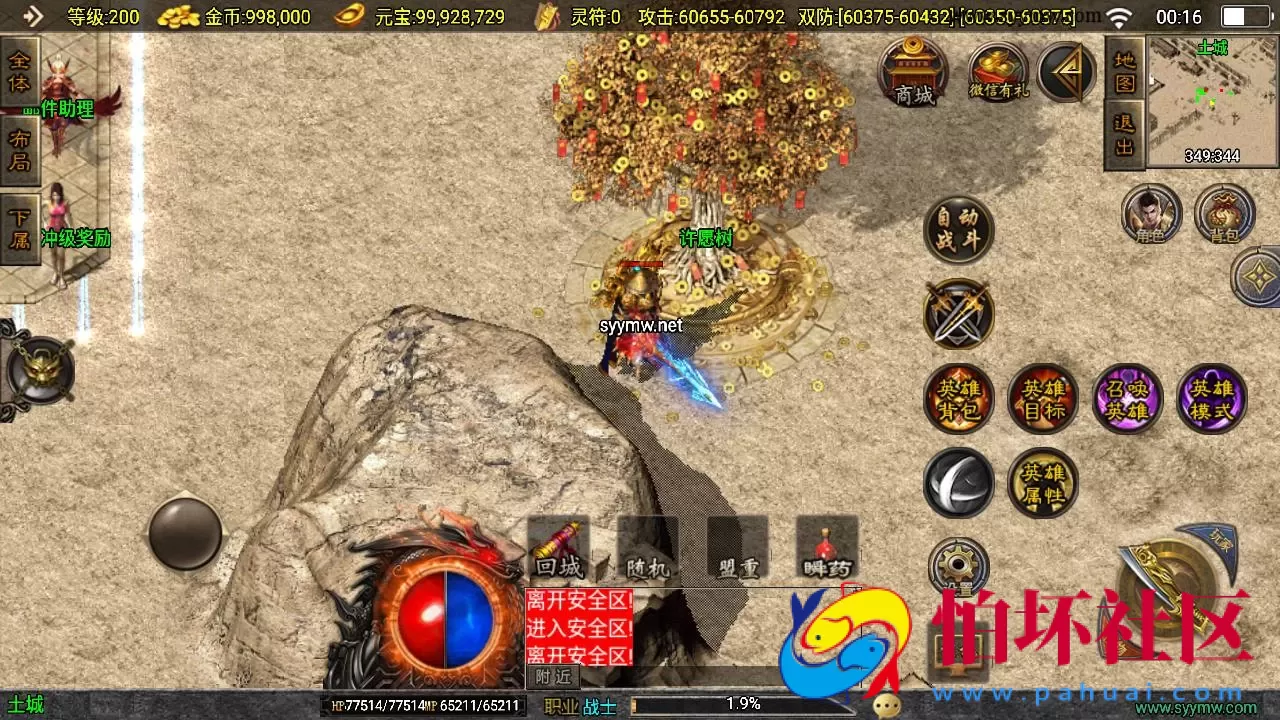
Task: Open the 背包 backpack
Action: tap(1225, 213)
